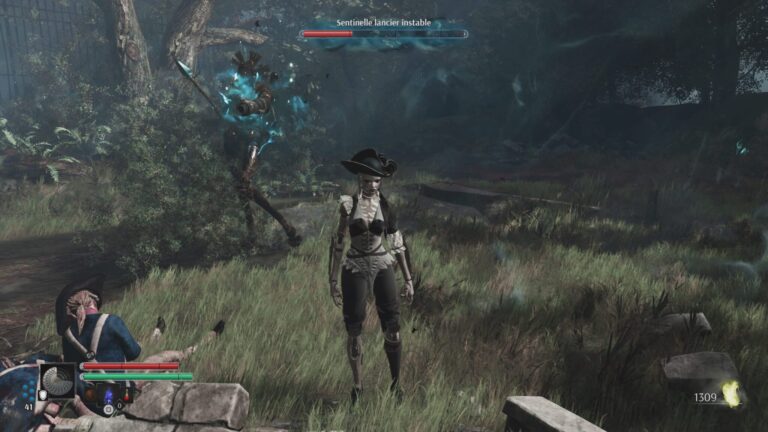768x432 pixels.
Task: Click the glowing yellow anima essence icon
Action: [x=732, y=396]
